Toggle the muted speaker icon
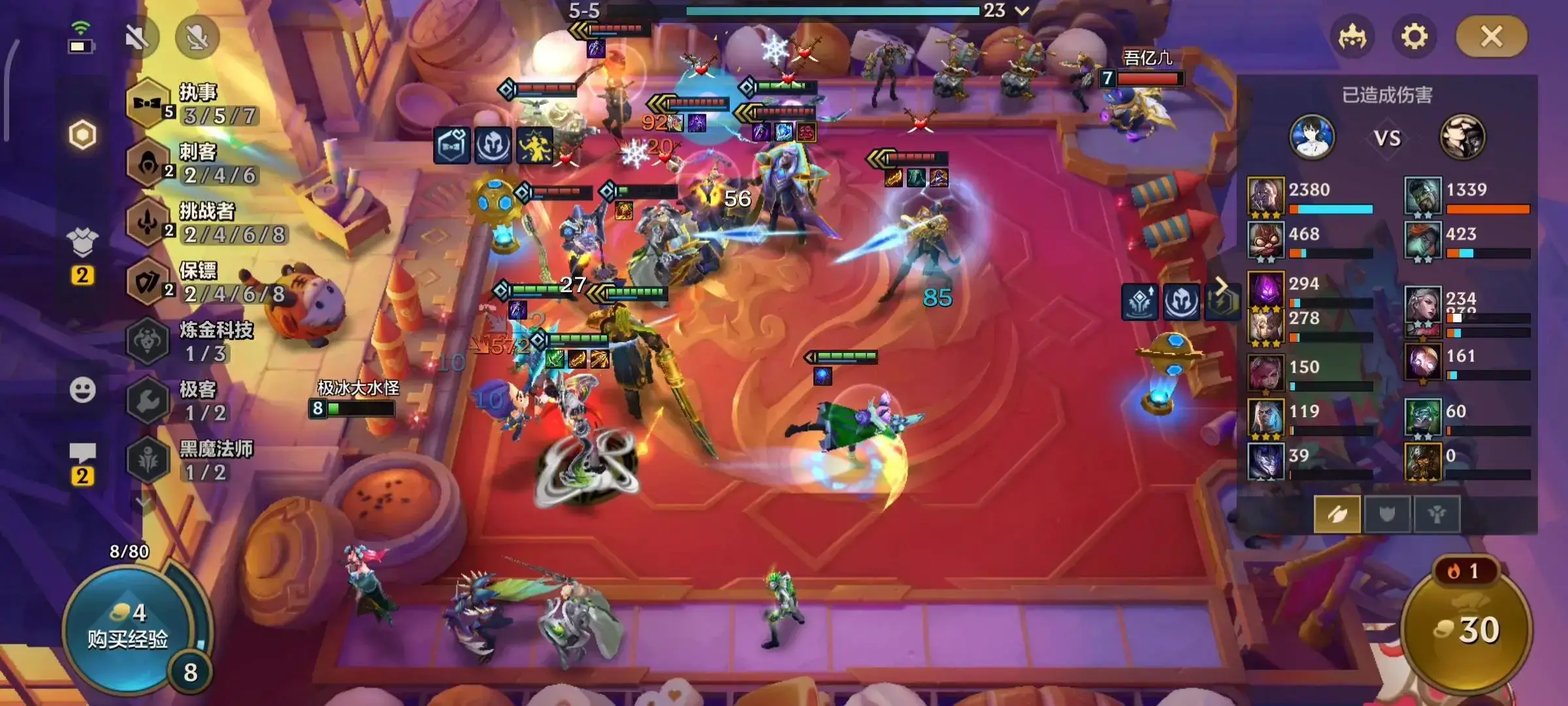This screenshot has width=1568, height=706. click(x=138, y=37)
